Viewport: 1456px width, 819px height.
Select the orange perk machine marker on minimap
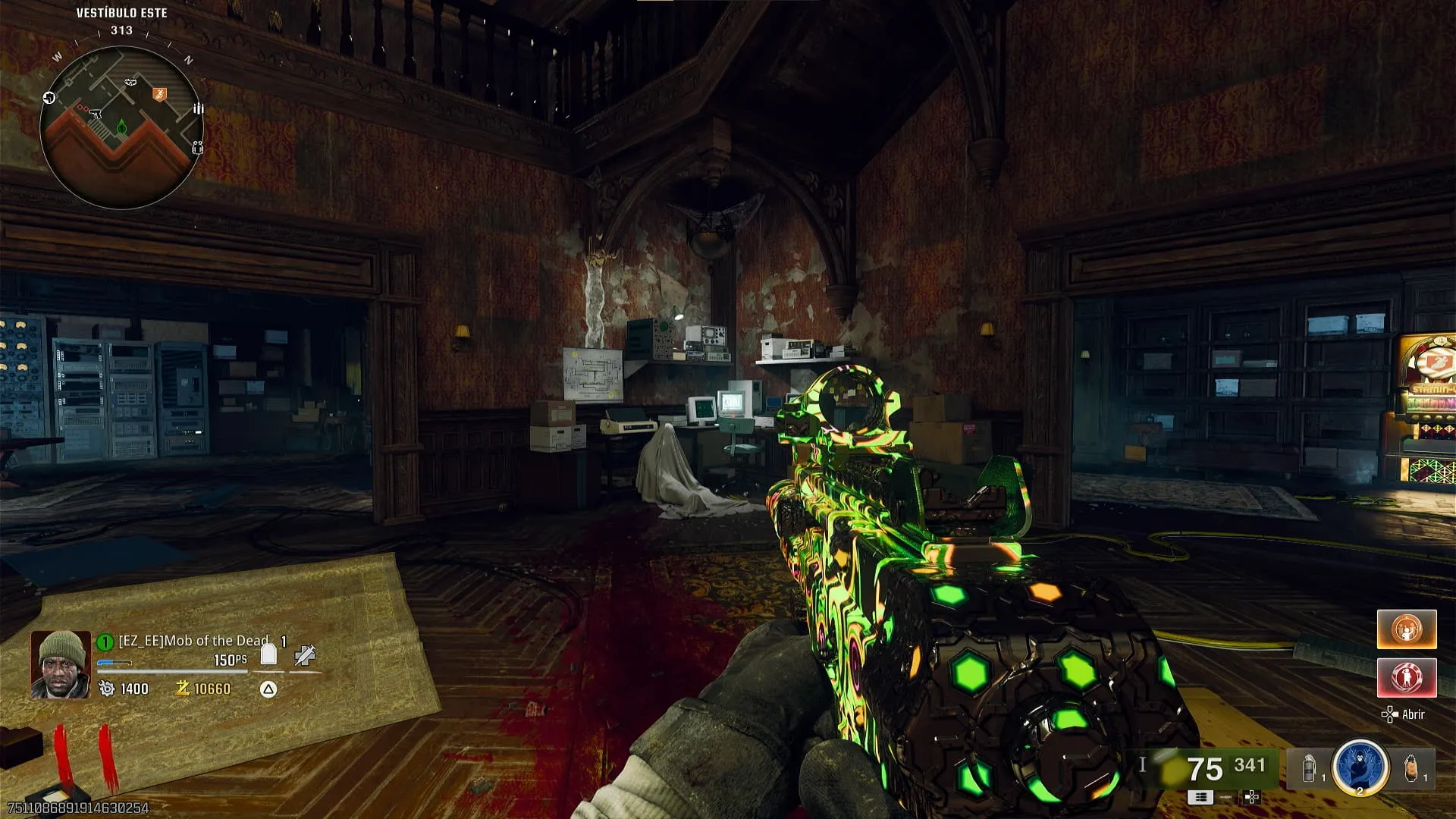(159, 94)
